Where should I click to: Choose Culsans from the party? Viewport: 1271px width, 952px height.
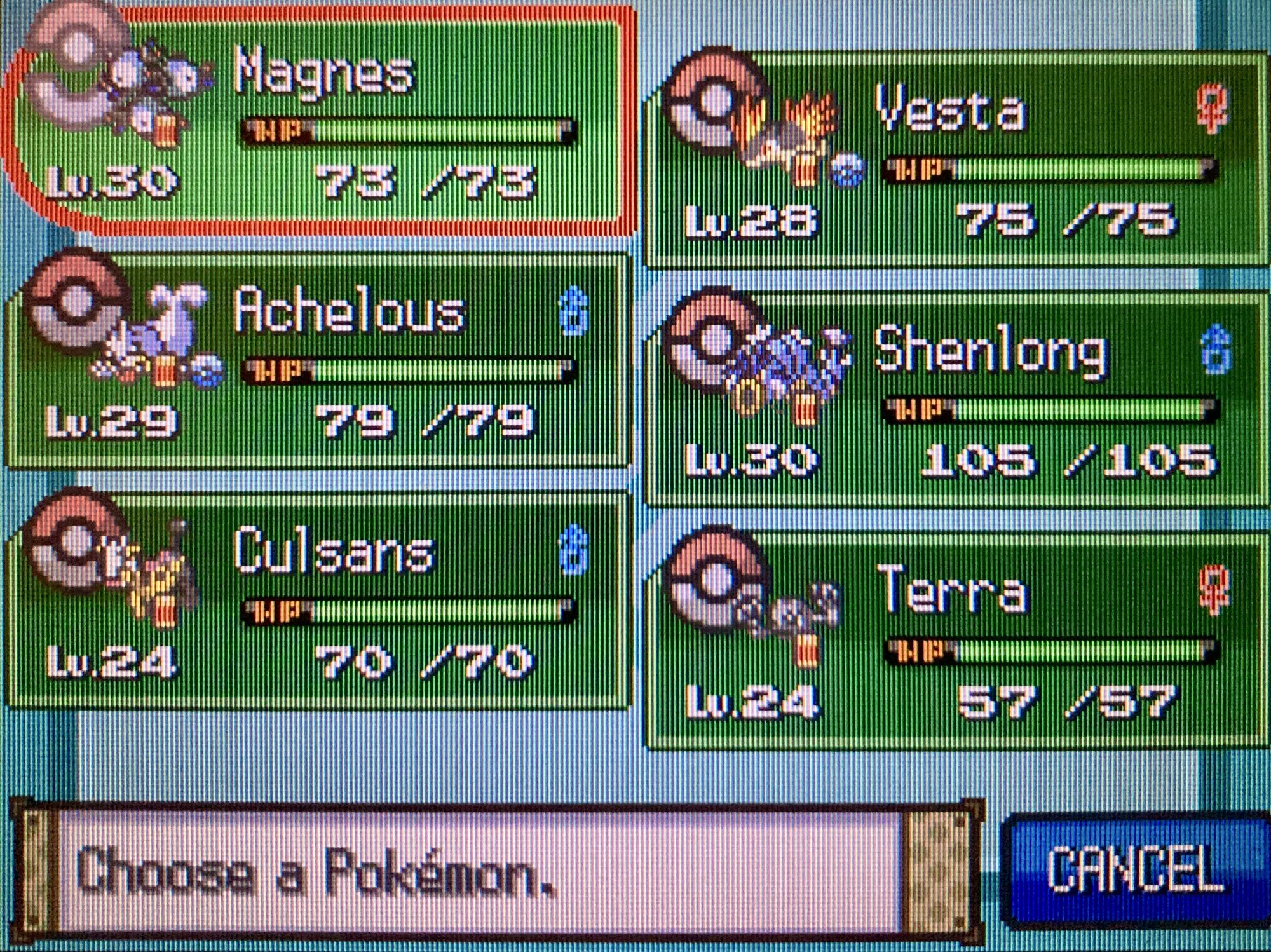pyautogui.click(x=318, y=601)
